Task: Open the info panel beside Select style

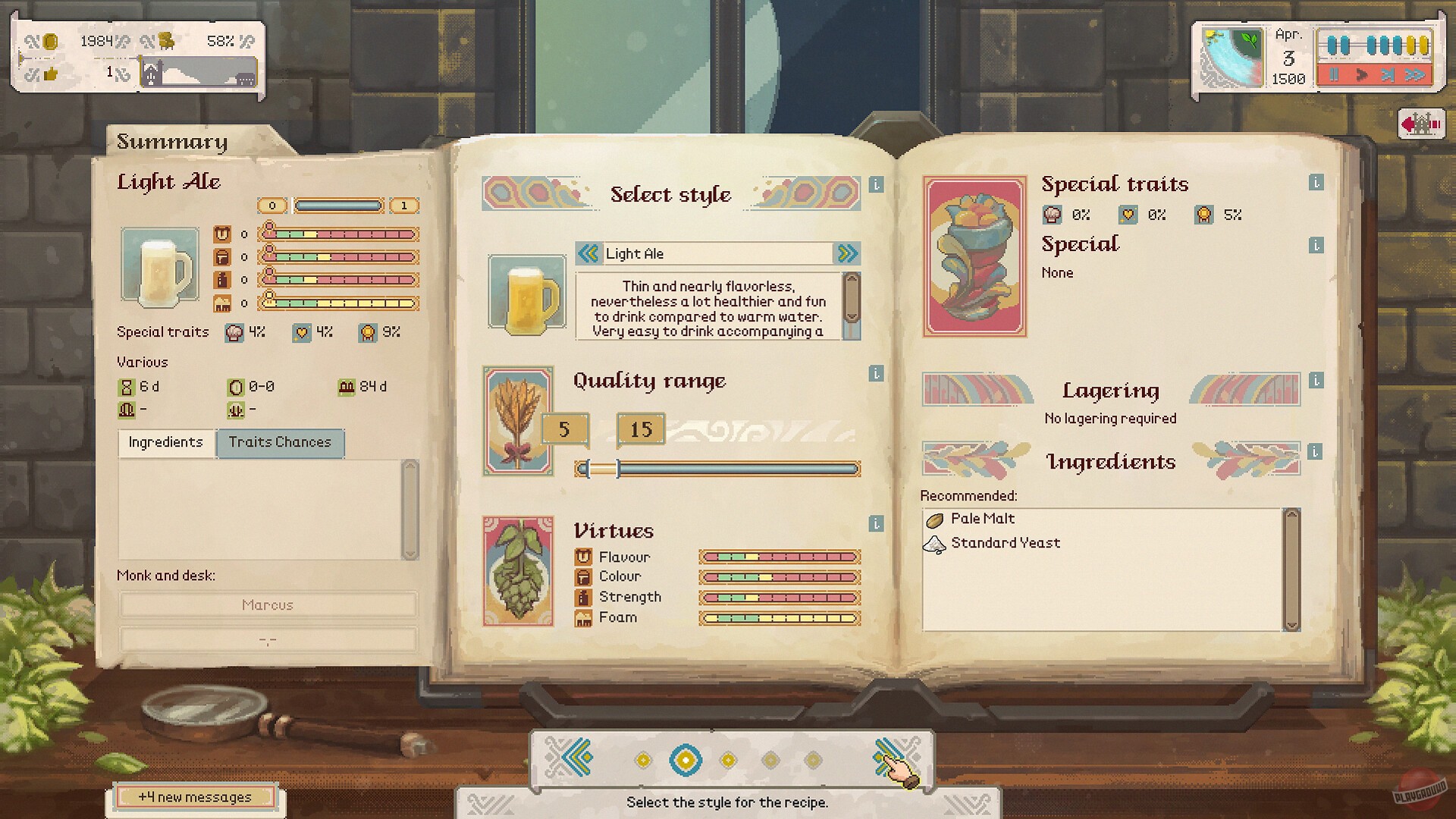Action: click(878, 186)
